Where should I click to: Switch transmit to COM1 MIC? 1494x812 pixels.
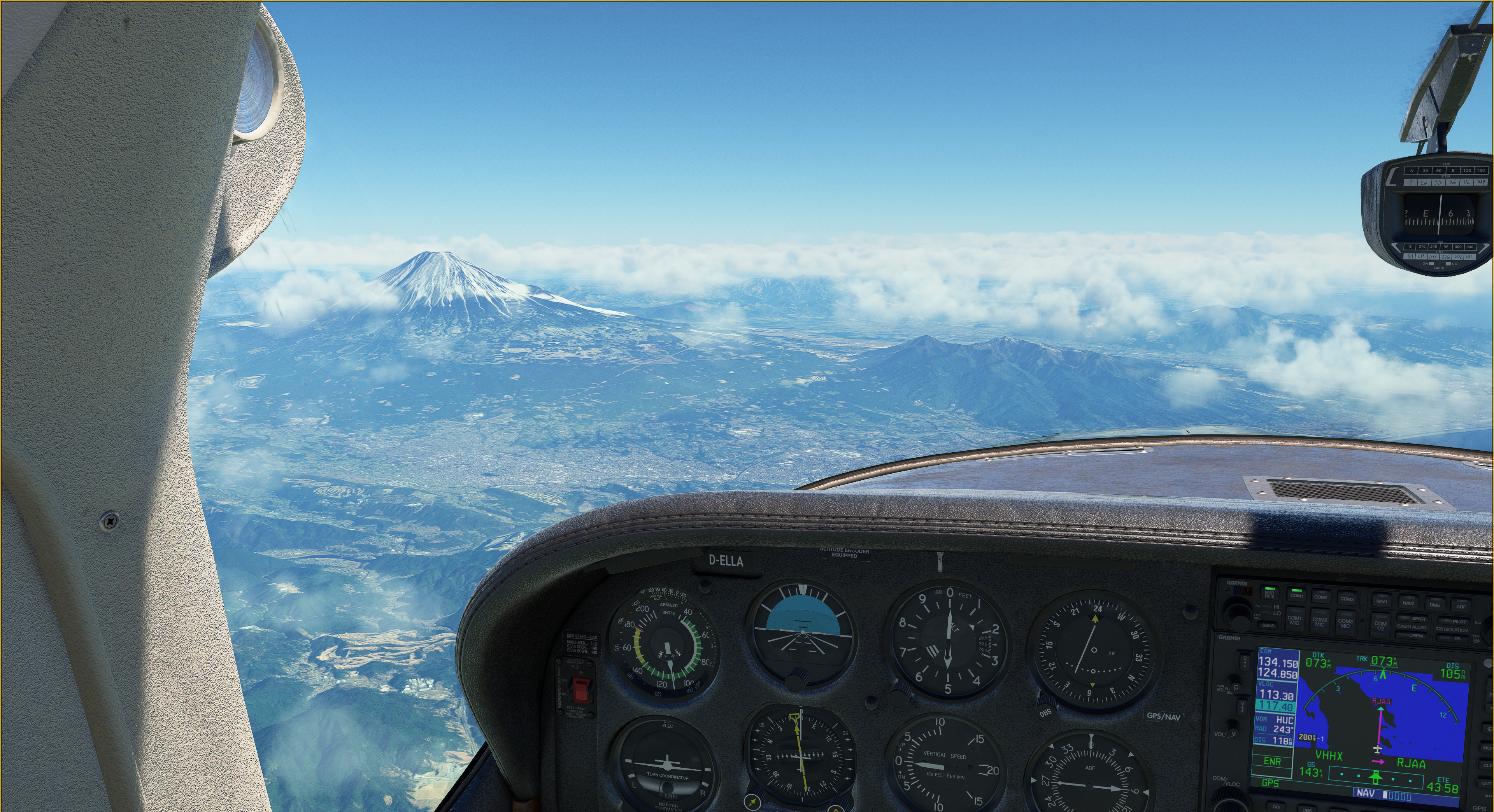1294,619
